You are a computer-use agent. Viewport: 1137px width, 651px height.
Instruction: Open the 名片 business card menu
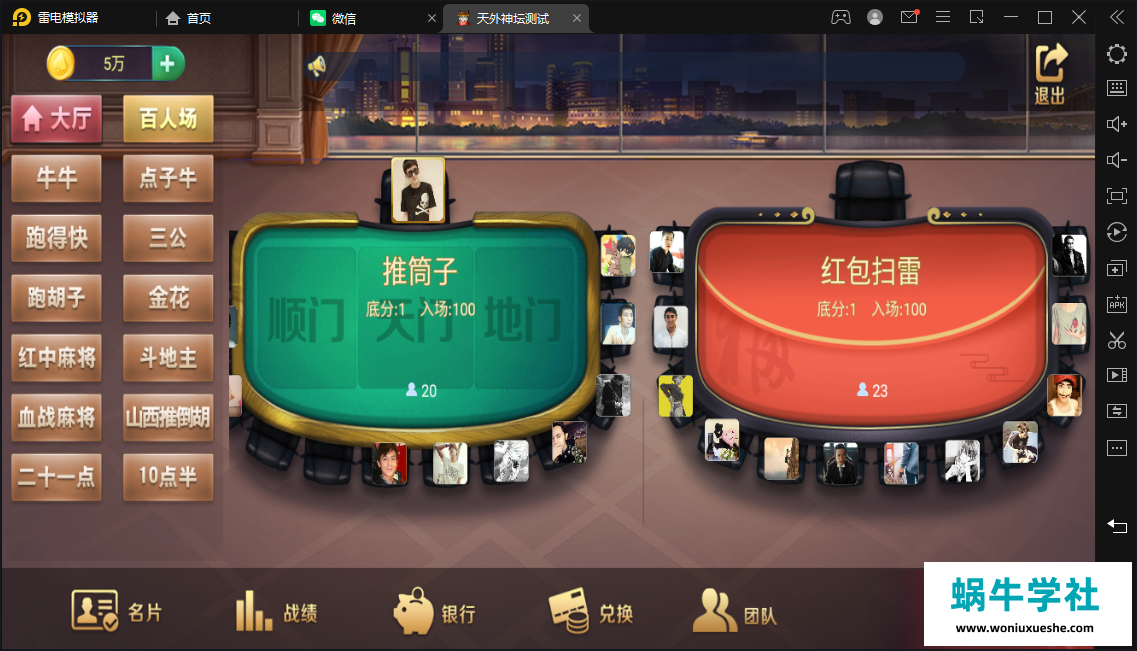[116, 611]
